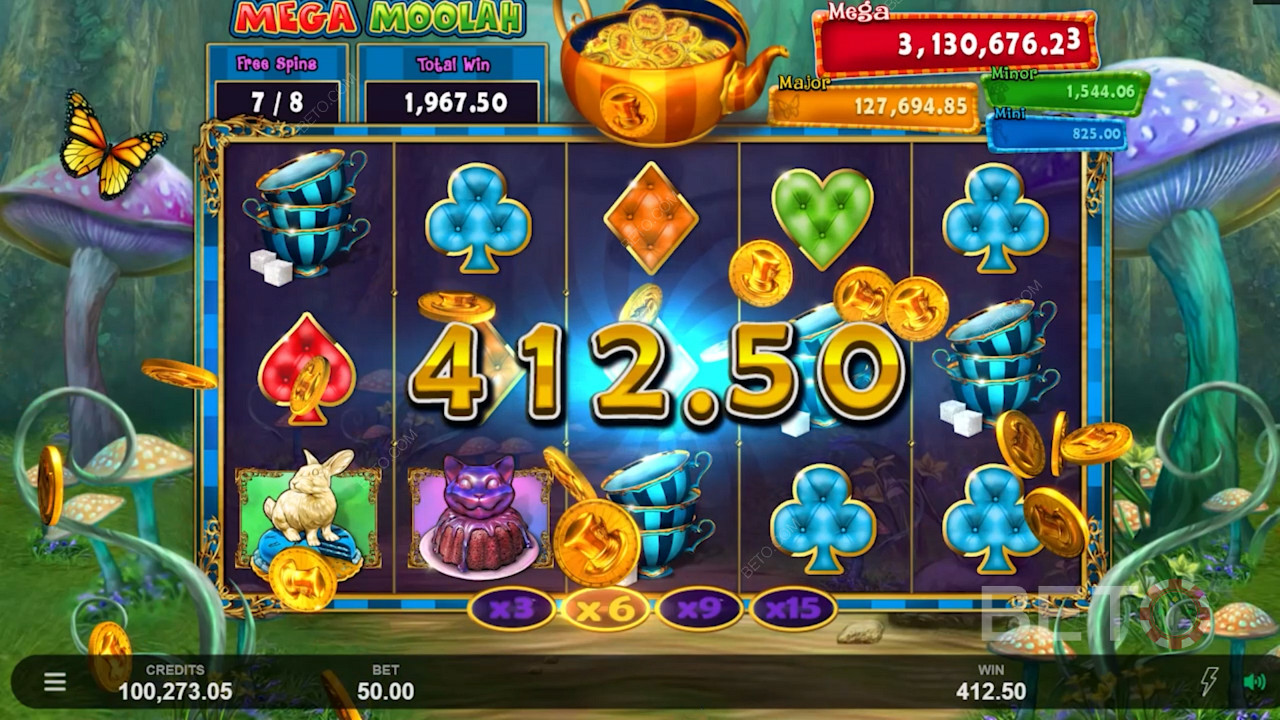This screenshot has width=1280, height=720.
Task: Toggle the lightning bolt quick spin
Action: [1209, 682]
